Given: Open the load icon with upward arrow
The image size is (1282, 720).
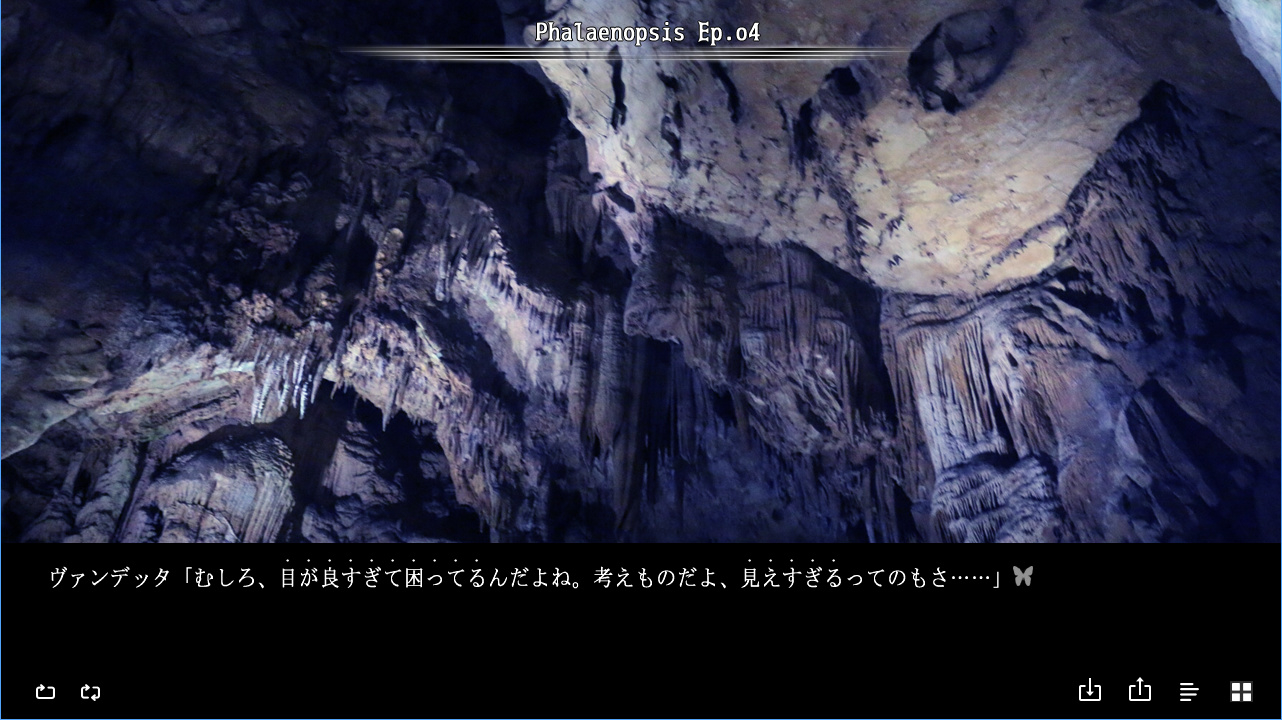Looking at the screenshot, I should click(1140, 691).
